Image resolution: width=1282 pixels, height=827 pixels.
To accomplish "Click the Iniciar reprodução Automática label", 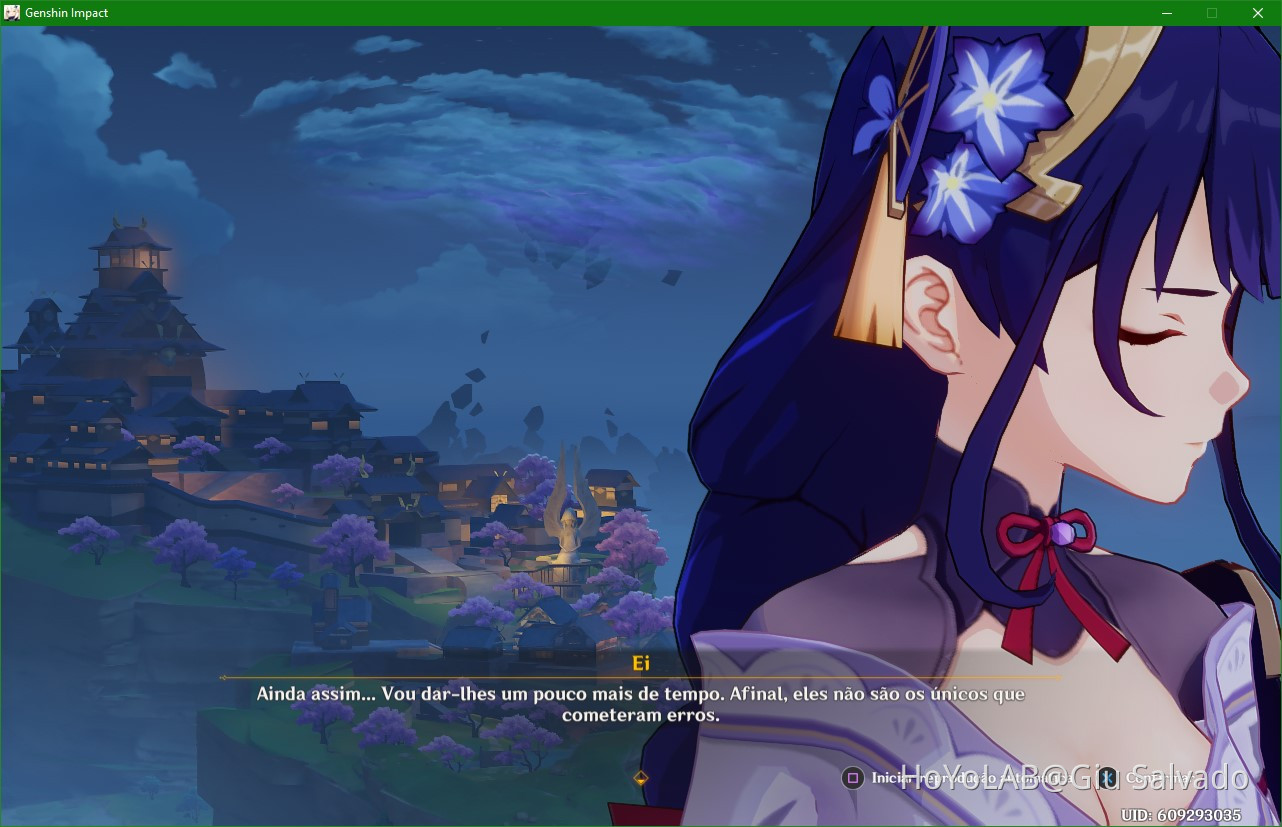I will click(965, 778).
